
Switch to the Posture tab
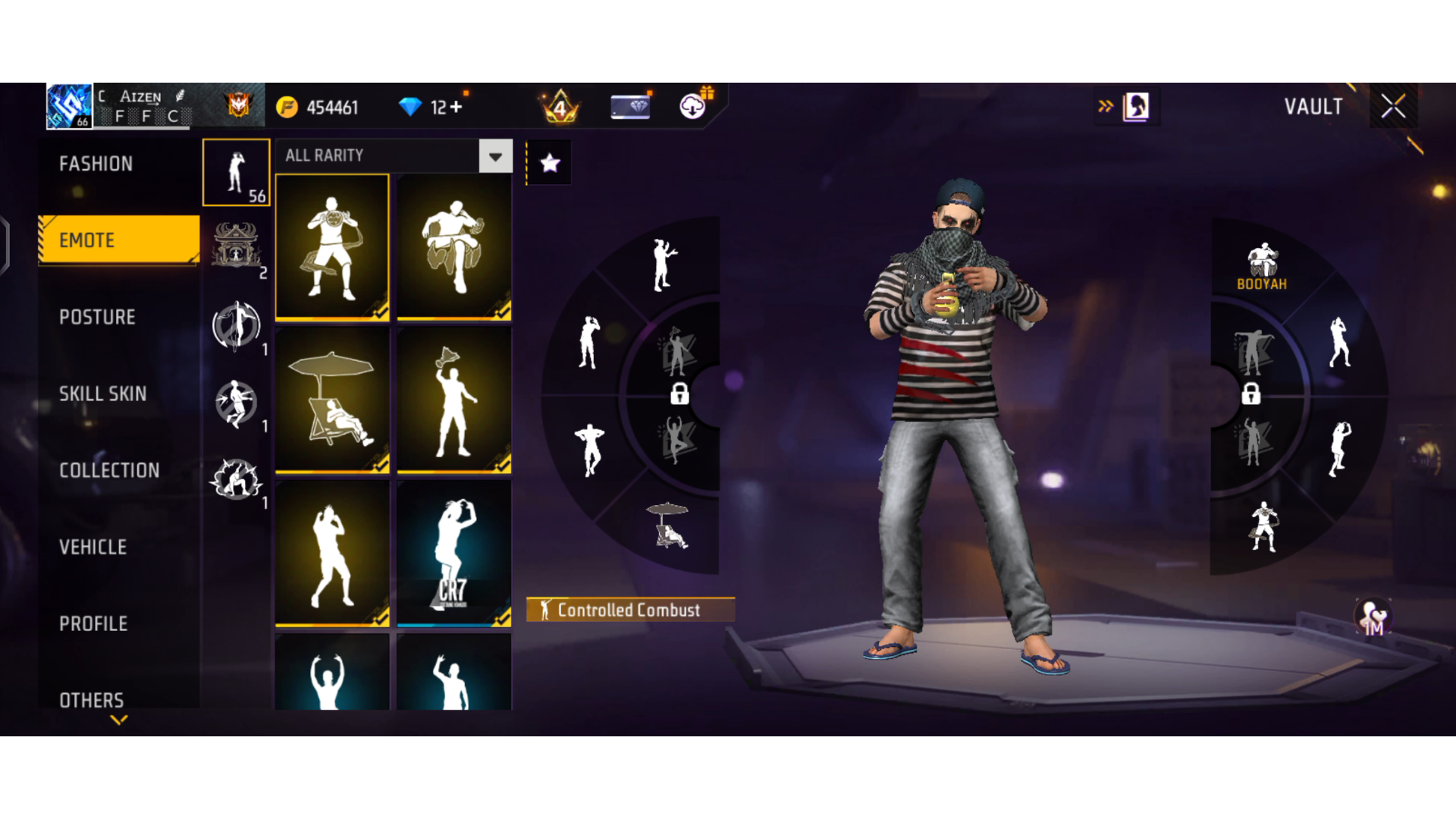pyautogui.click(x=98, y=317)
